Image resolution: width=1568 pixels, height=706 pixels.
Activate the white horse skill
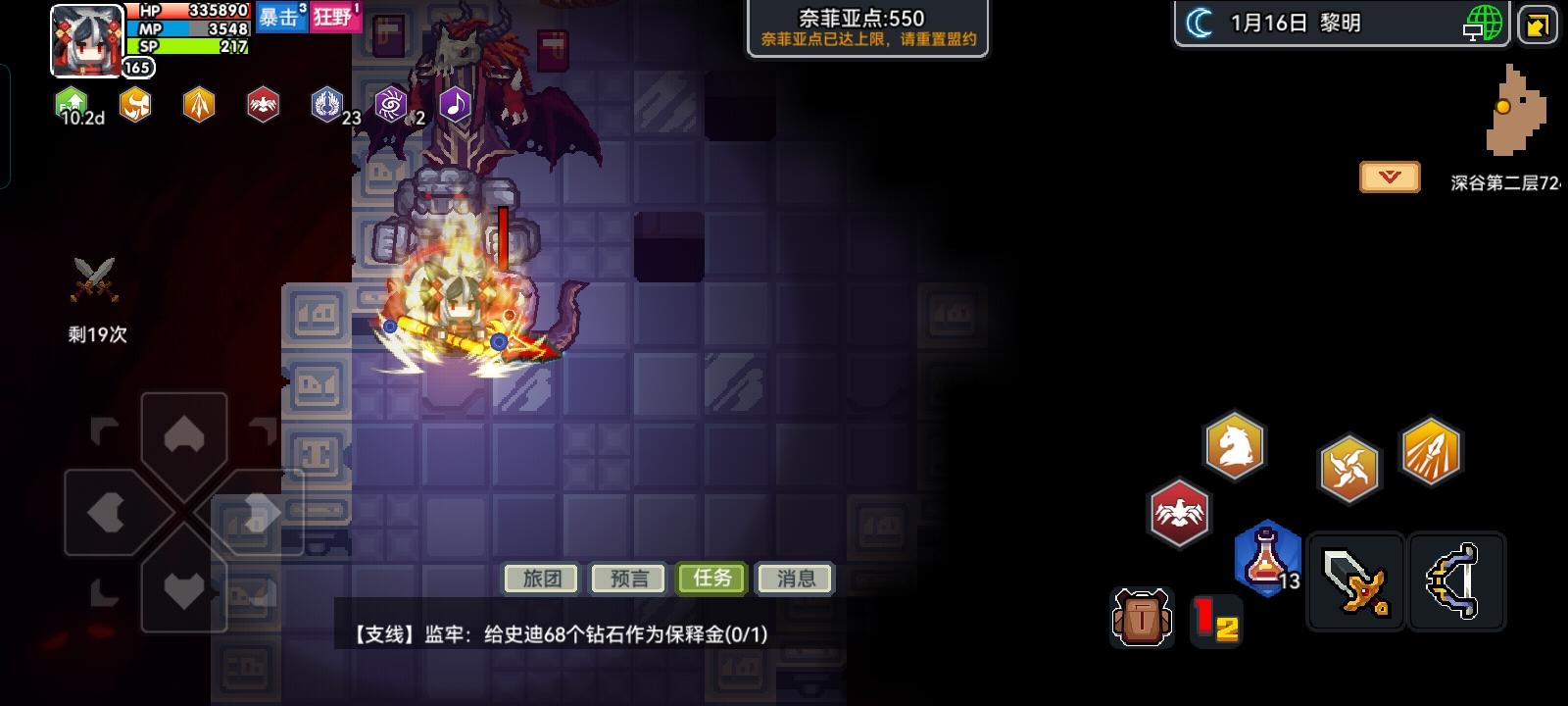point(1236,445)
